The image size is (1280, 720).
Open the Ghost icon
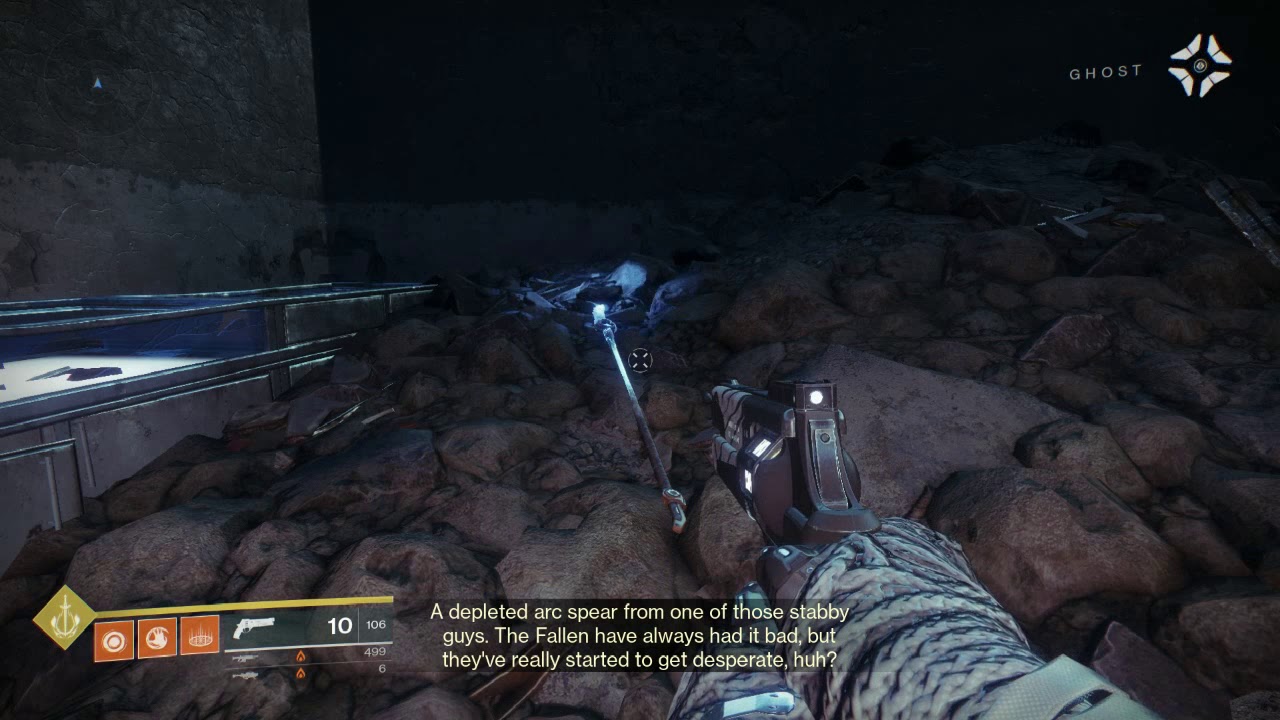pyautogui.click(x=1200, y=66)
